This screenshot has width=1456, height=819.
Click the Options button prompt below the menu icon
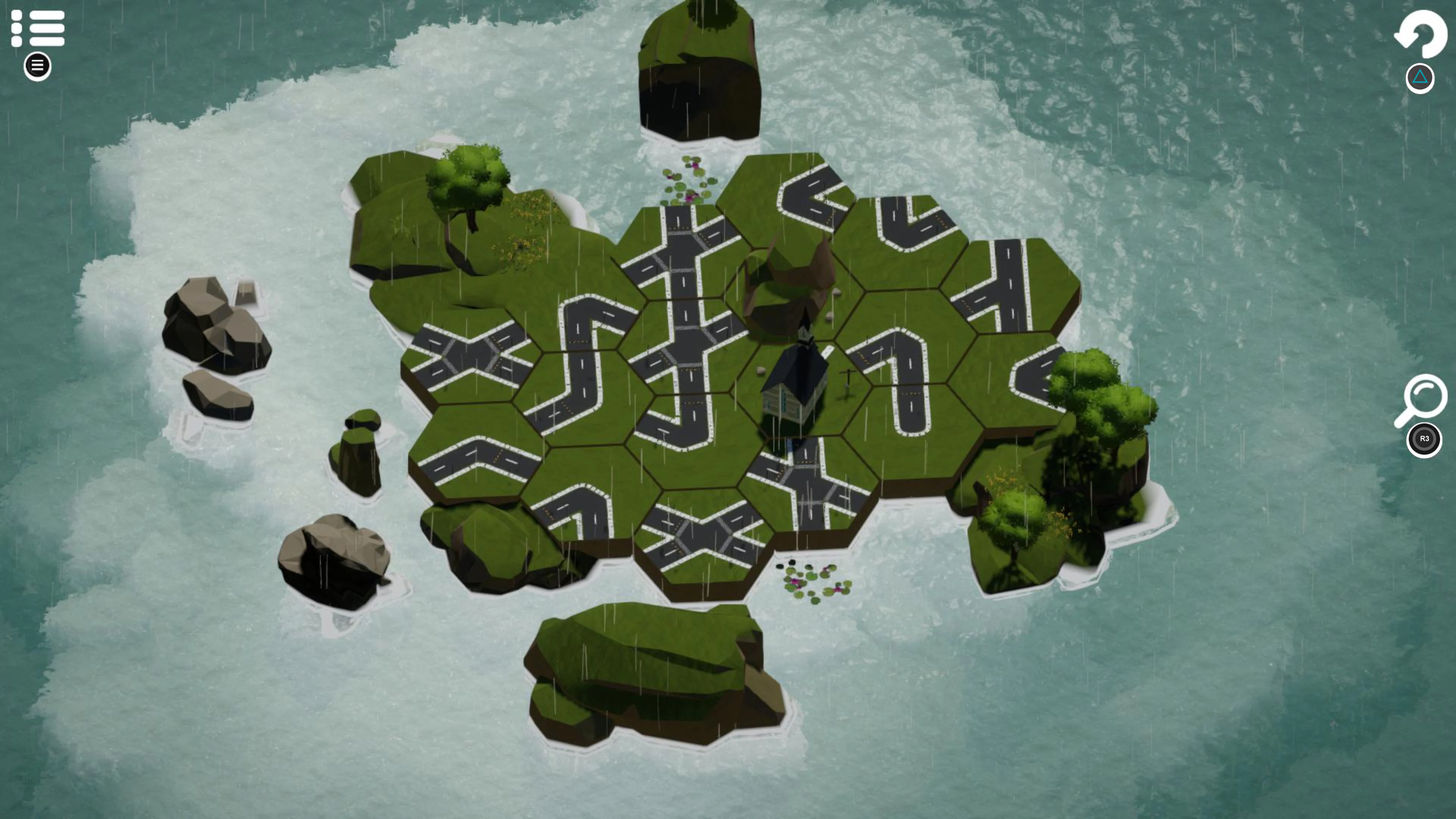point(37,67)
